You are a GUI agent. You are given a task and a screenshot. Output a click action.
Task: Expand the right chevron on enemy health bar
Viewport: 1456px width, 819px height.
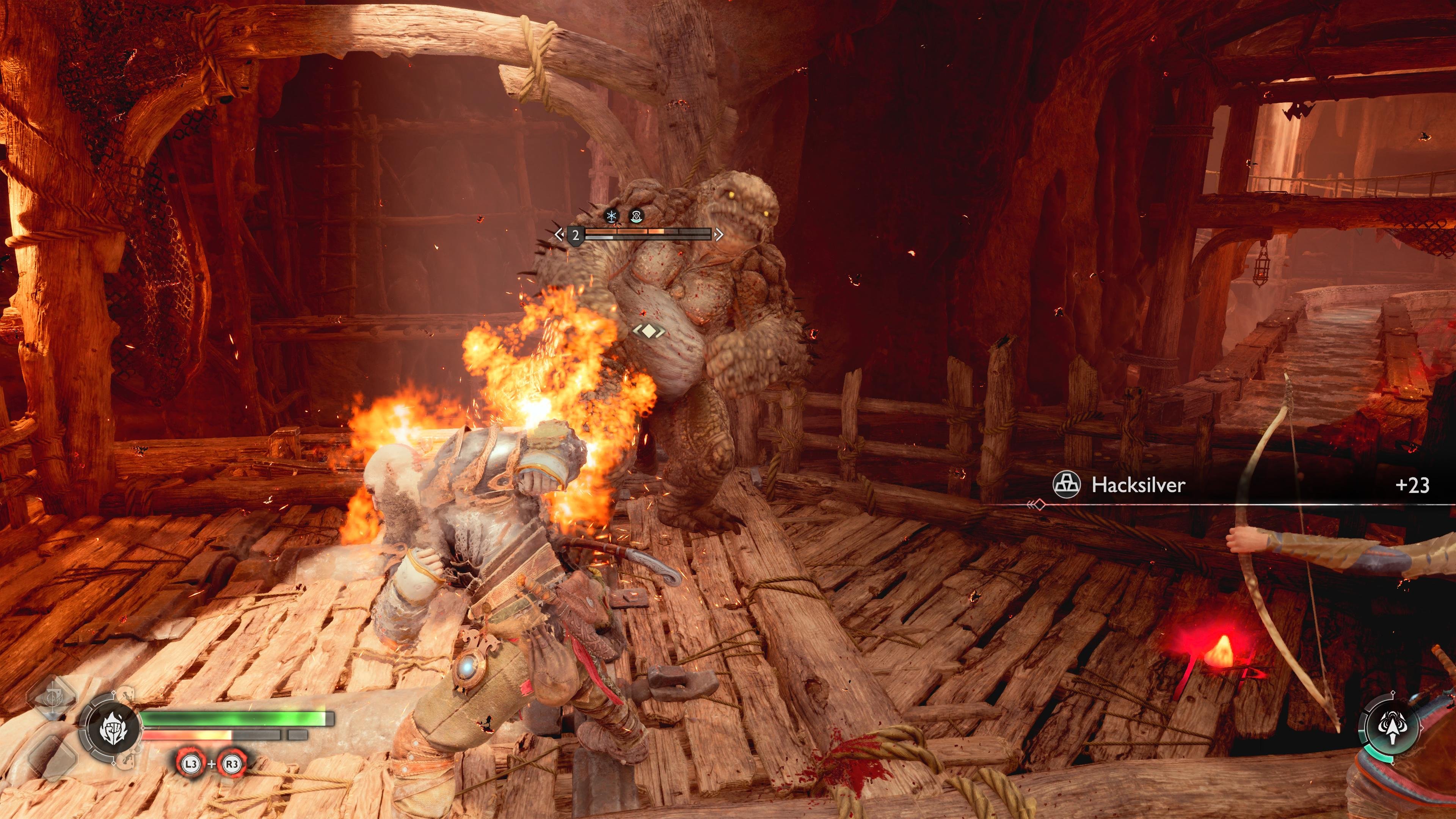point(720,235)
